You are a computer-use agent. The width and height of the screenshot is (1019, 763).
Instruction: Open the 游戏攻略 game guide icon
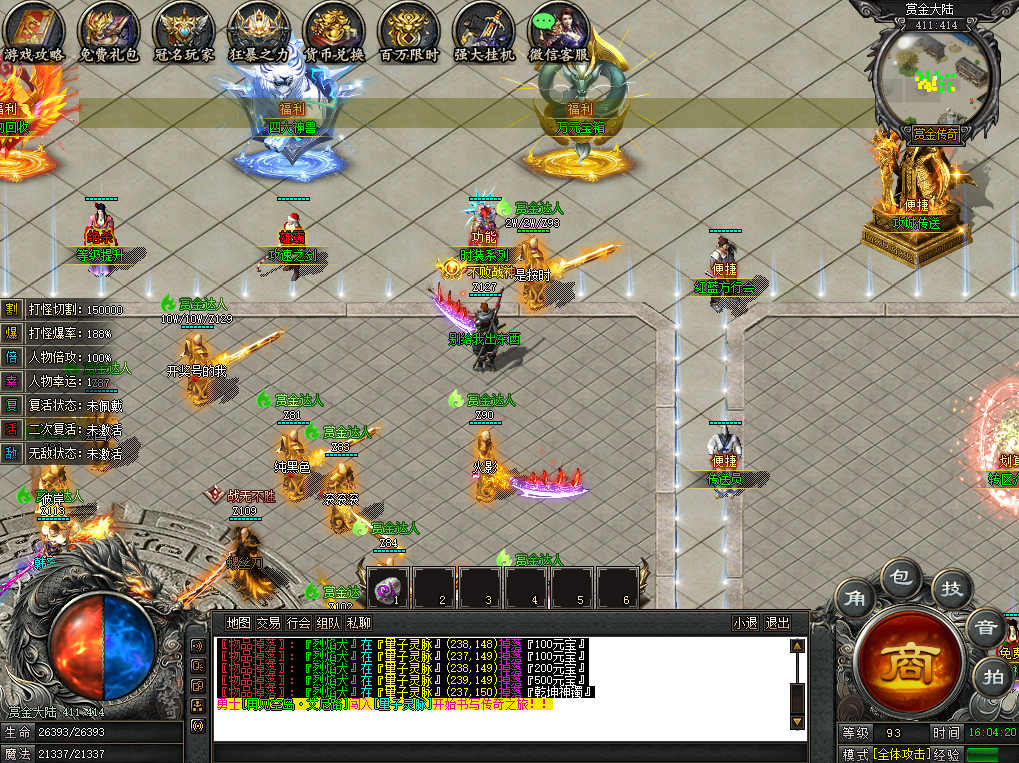(x=33, y=28)
